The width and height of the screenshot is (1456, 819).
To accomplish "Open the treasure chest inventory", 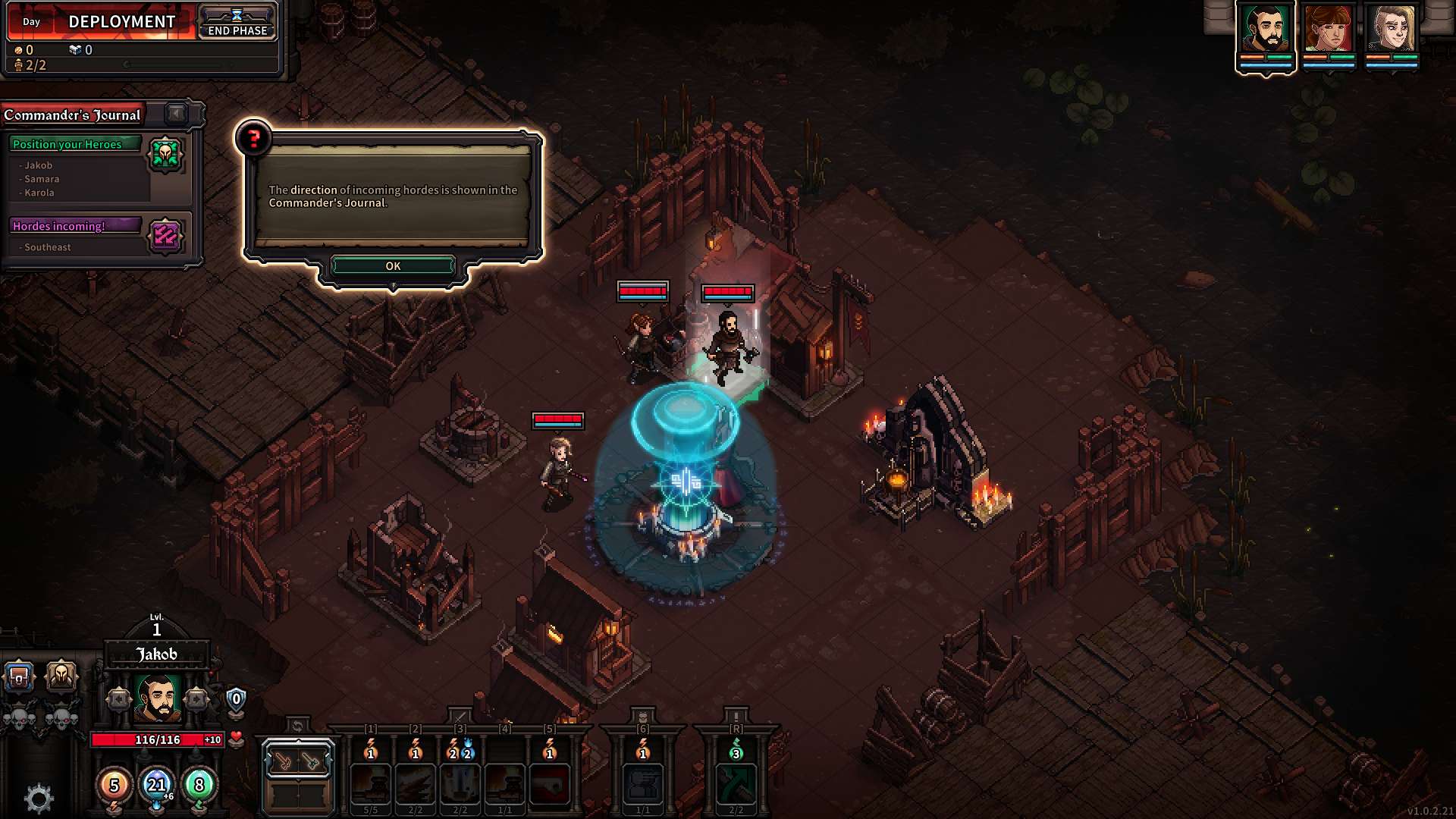I will [19, 676].
